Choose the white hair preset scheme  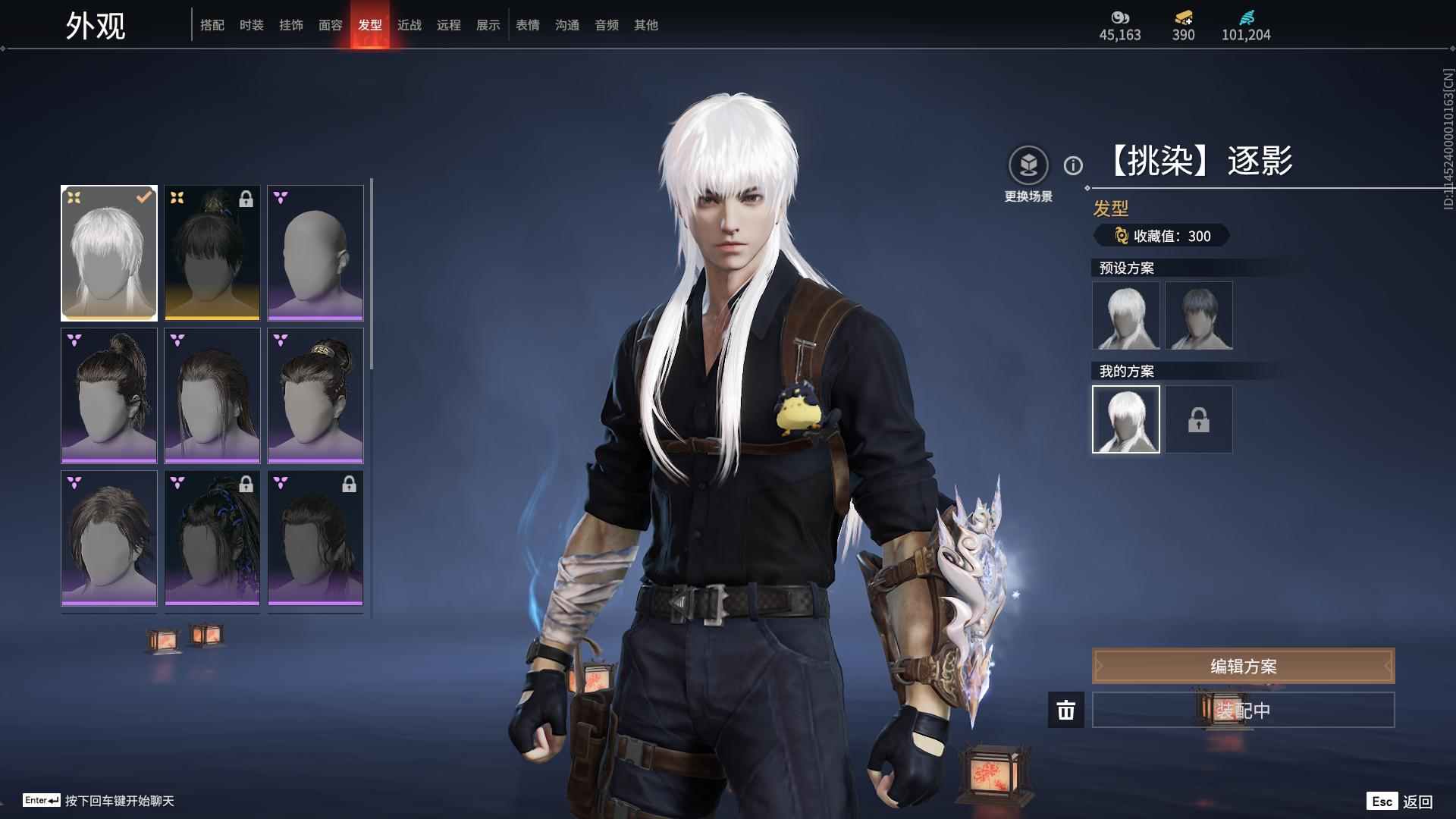click(1125, 315)
